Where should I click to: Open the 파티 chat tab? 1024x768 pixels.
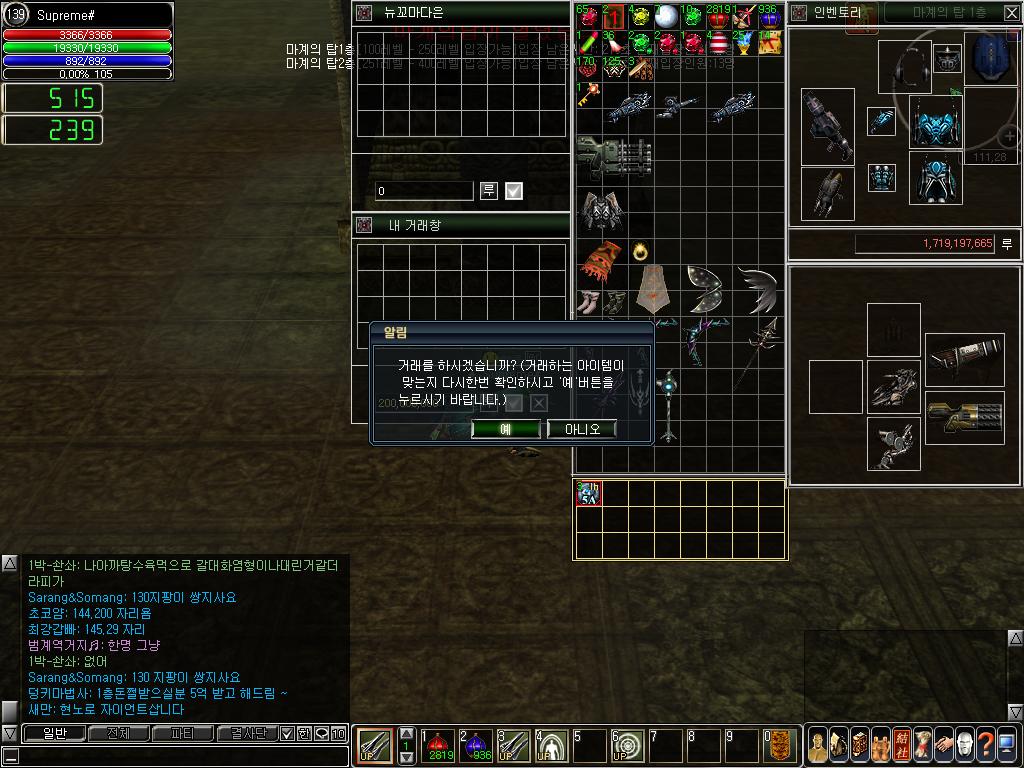[x=183, y=733]
